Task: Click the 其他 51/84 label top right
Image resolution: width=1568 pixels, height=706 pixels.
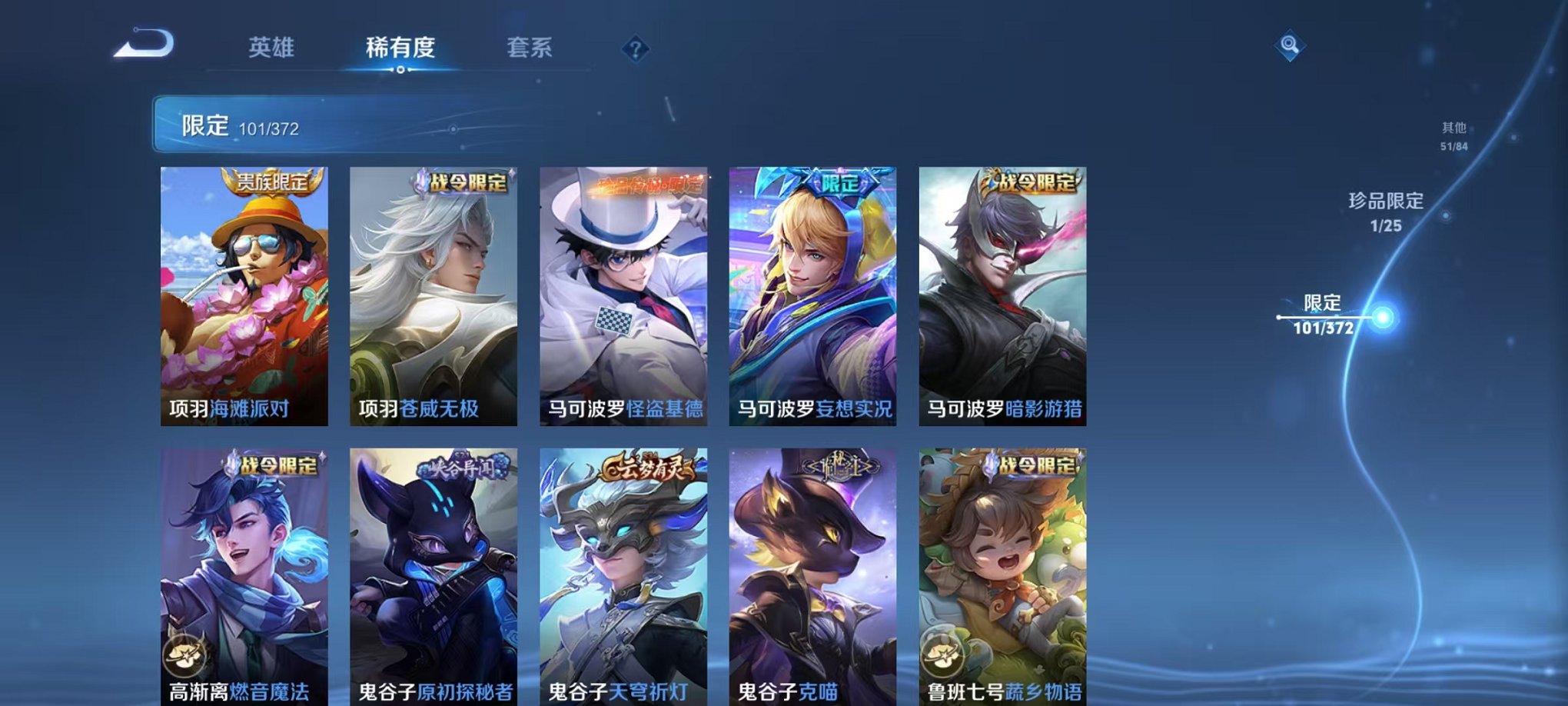Action: coord(1454,136)
